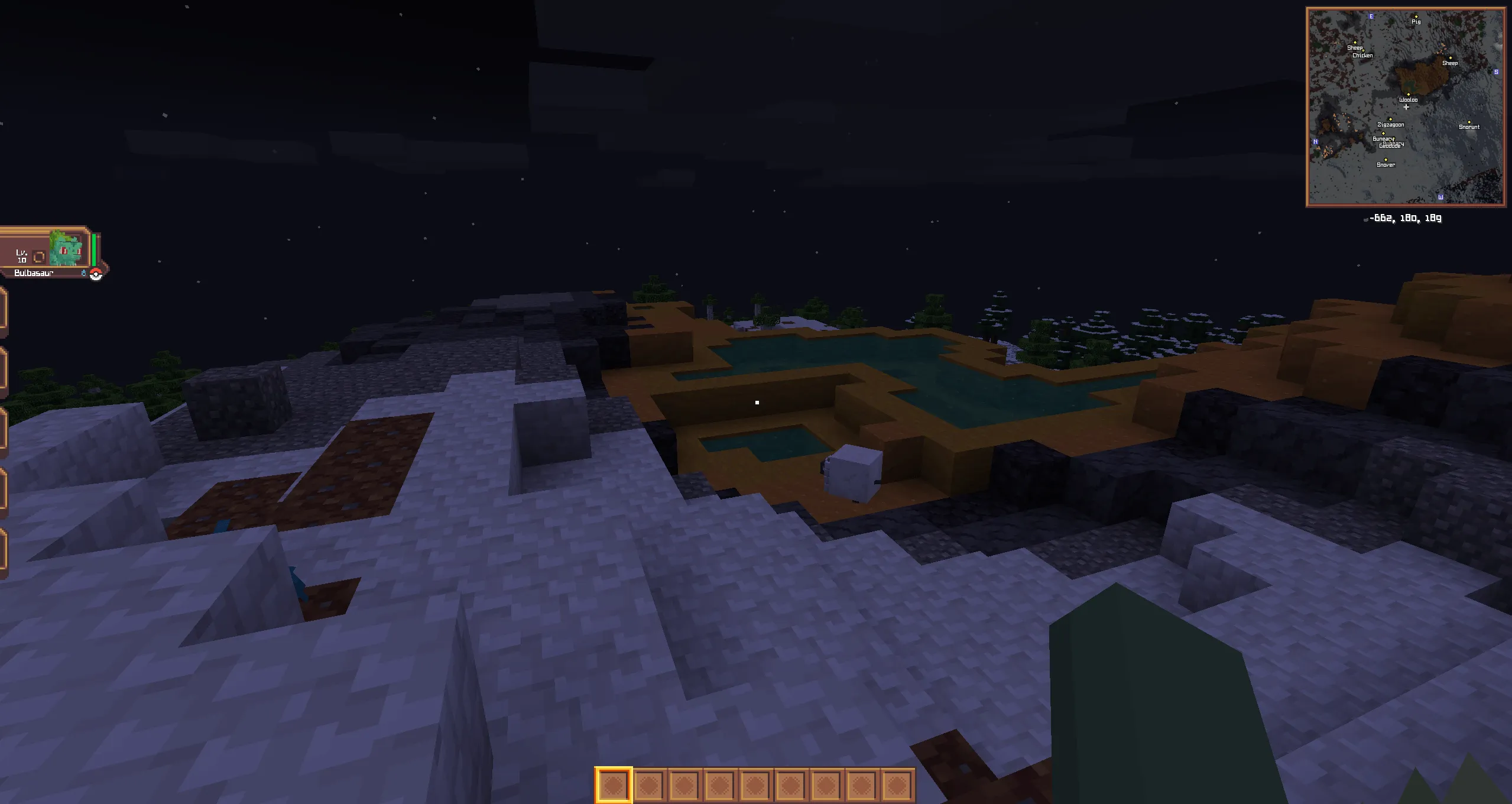Select the Snorunt waypoint diamond on the minimap
The height and width of the screenshot is (804, 1512).
tap(1469, 122)
